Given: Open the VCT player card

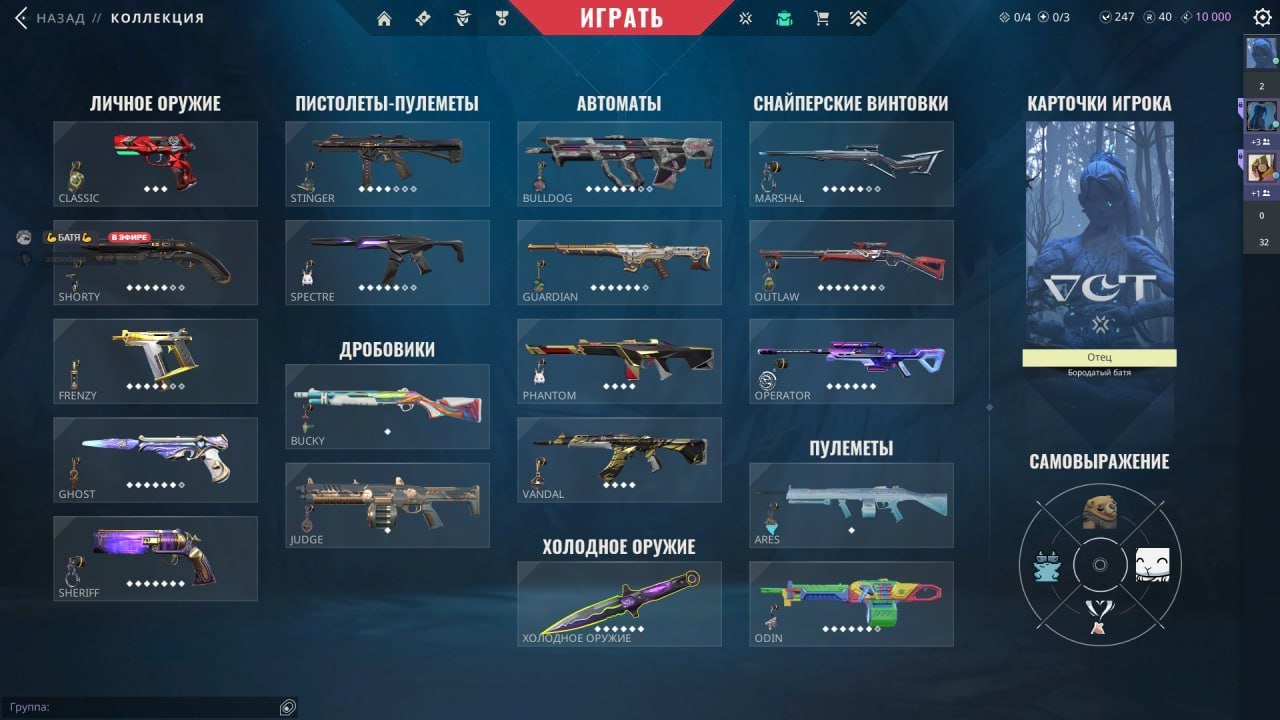Looking at the screenshot, I should pyautogui.click(x=1099, y=235).
